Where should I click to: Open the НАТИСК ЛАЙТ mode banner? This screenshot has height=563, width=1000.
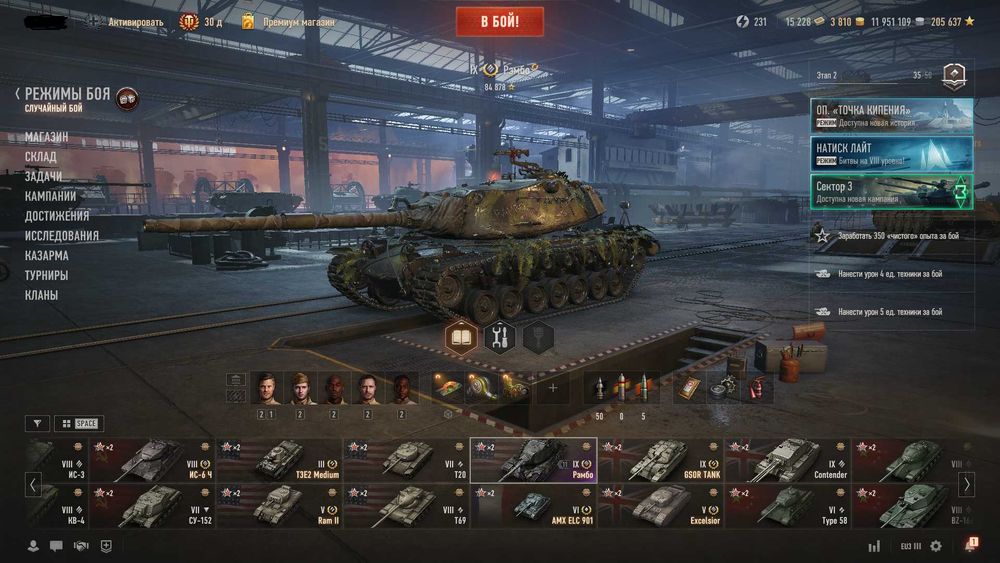pos(891,153)
